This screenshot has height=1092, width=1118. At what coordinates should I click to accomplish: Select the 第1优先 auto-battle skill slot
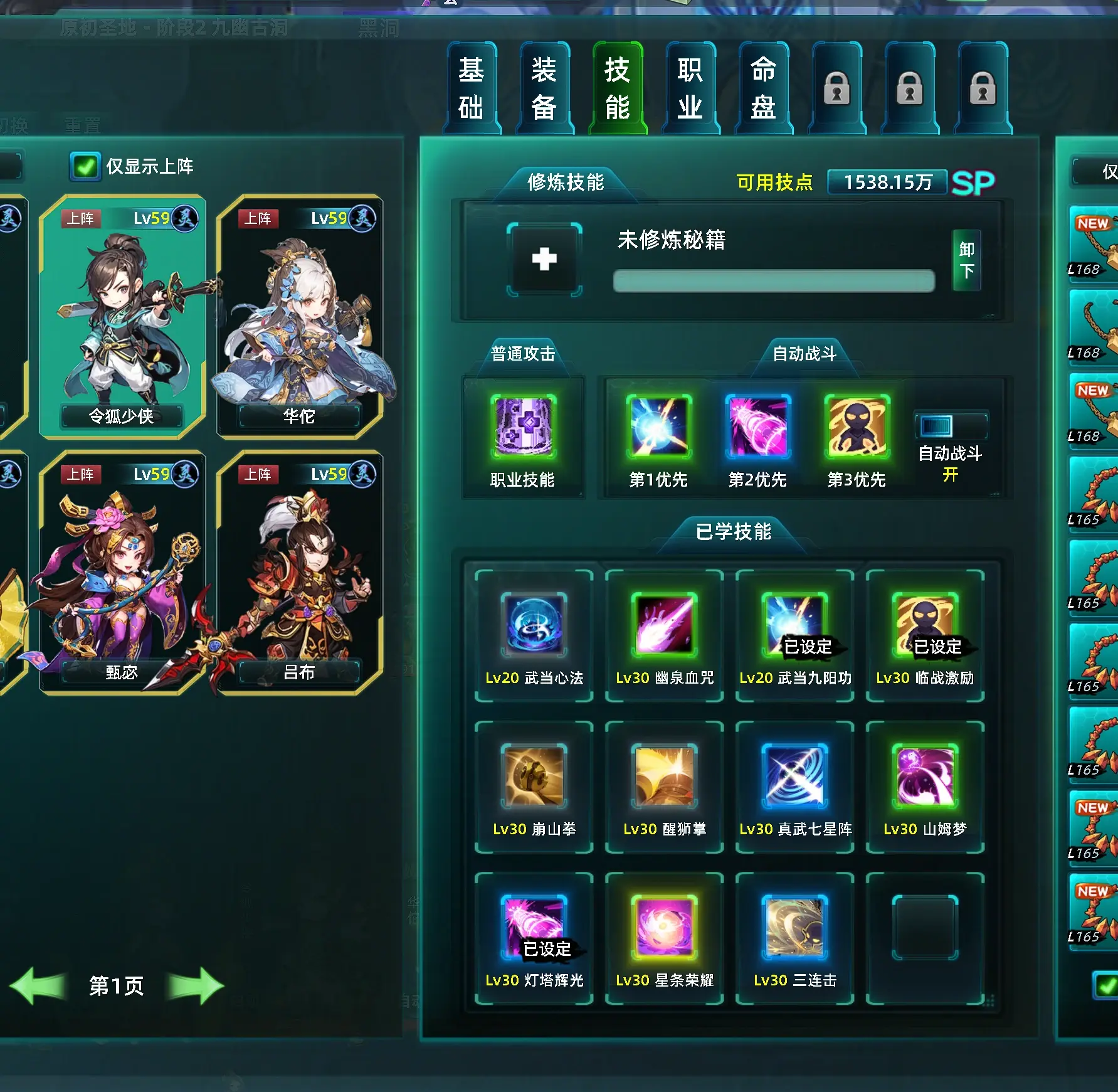658,427
